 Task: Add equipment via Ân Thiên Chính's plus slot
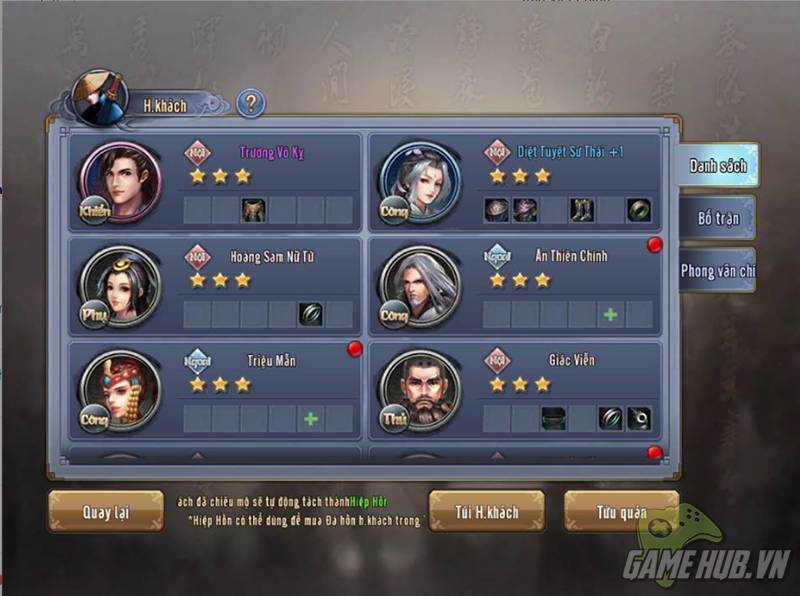[x=610, y=314]
